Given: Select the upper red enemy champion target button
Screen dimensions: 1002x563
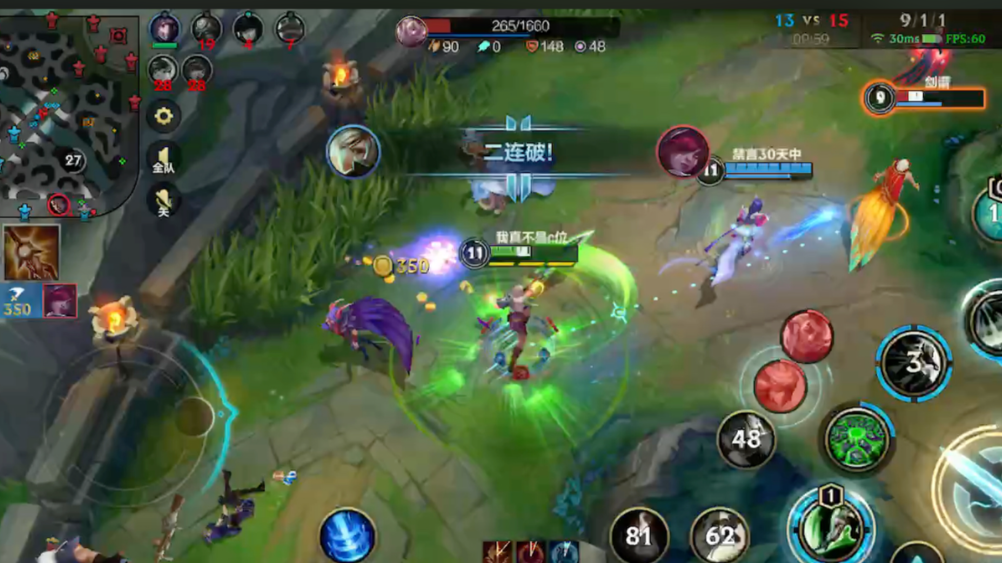Looking at the screenshot, I should click(807, 336).
